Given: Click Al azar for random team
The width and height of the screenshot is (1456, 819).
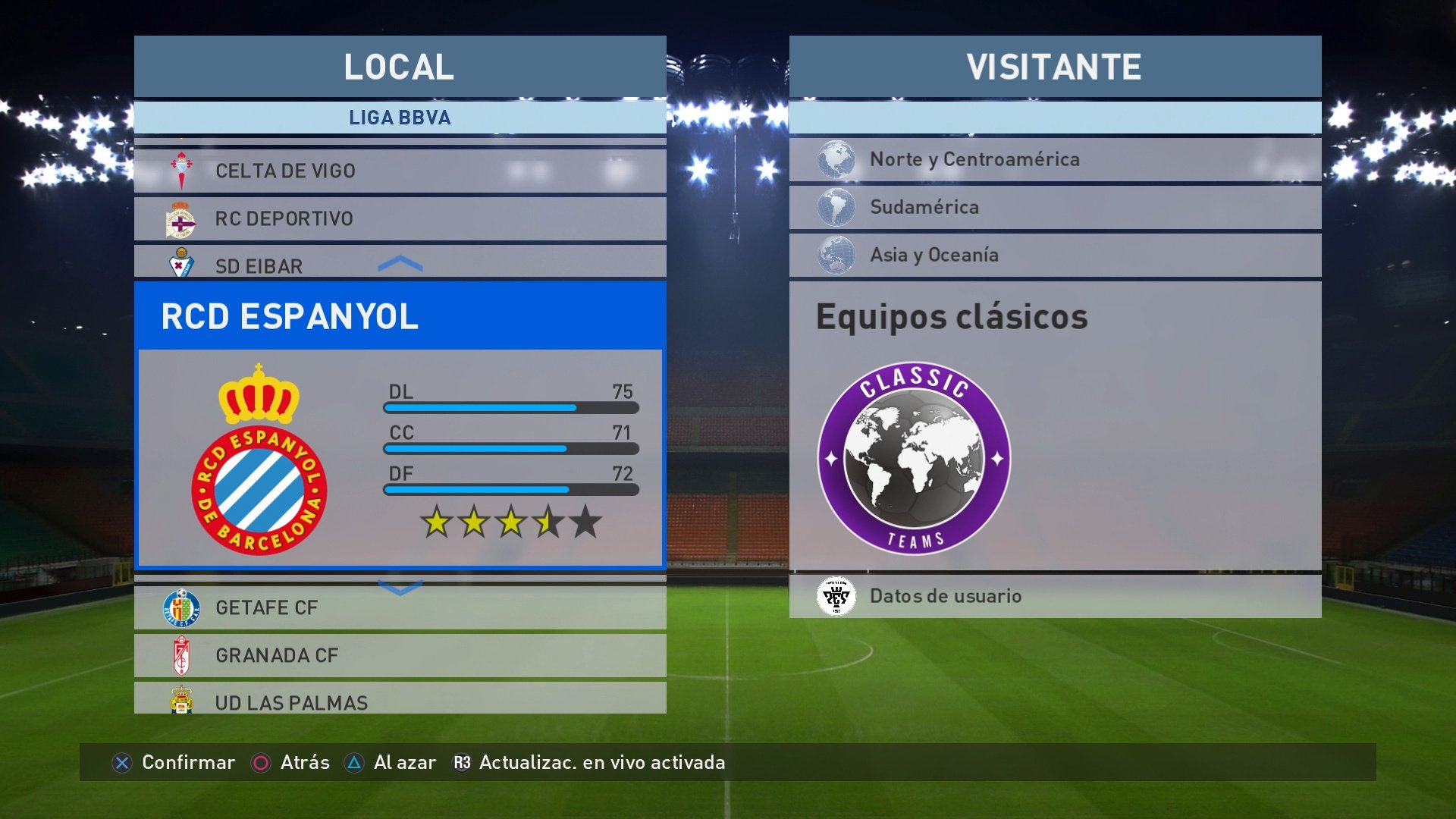Looking at the screenshot, I should (403, 763).
